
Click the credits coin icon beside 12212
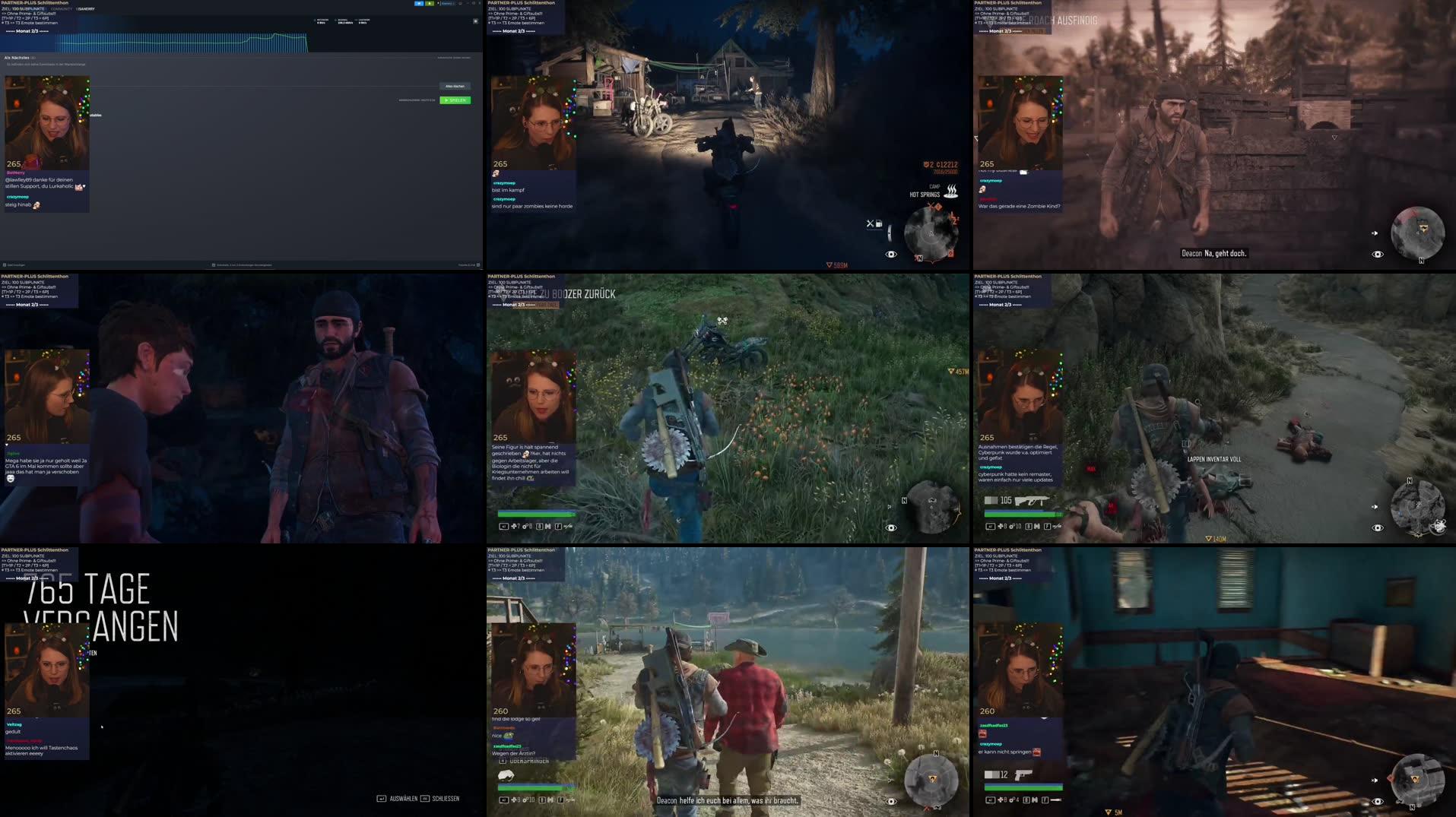tap(927, 164)
